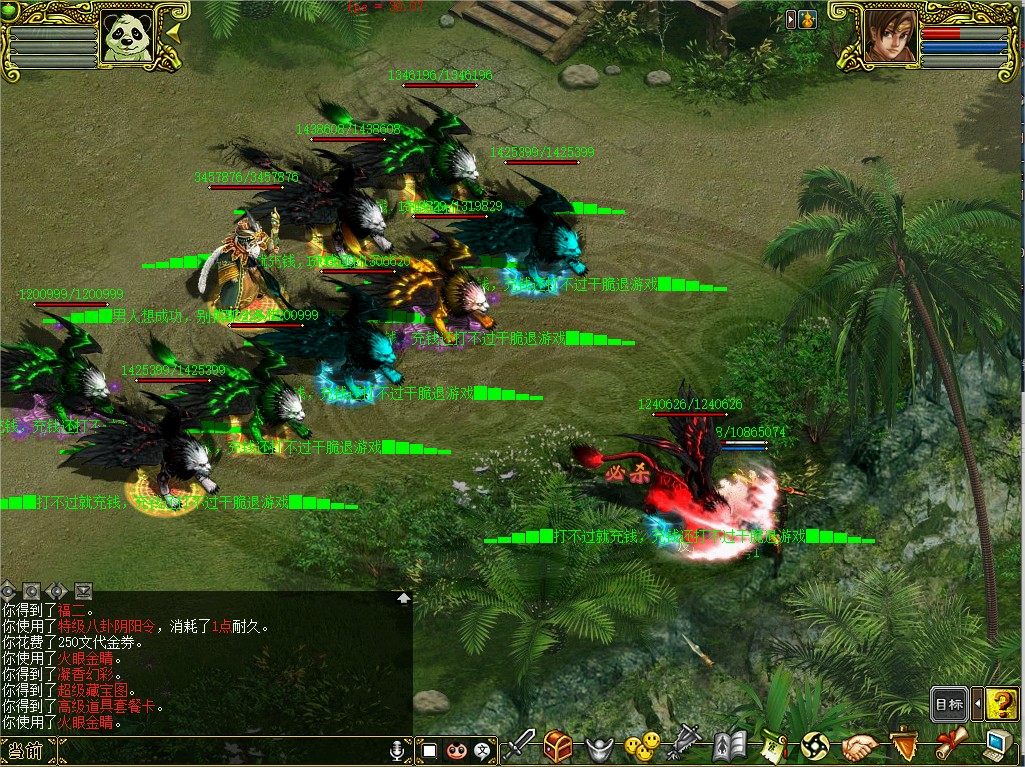Collapse the panel arrow beside the help button
The image size is (1025, 767).
pyautogui.click(x=977, y=704)
